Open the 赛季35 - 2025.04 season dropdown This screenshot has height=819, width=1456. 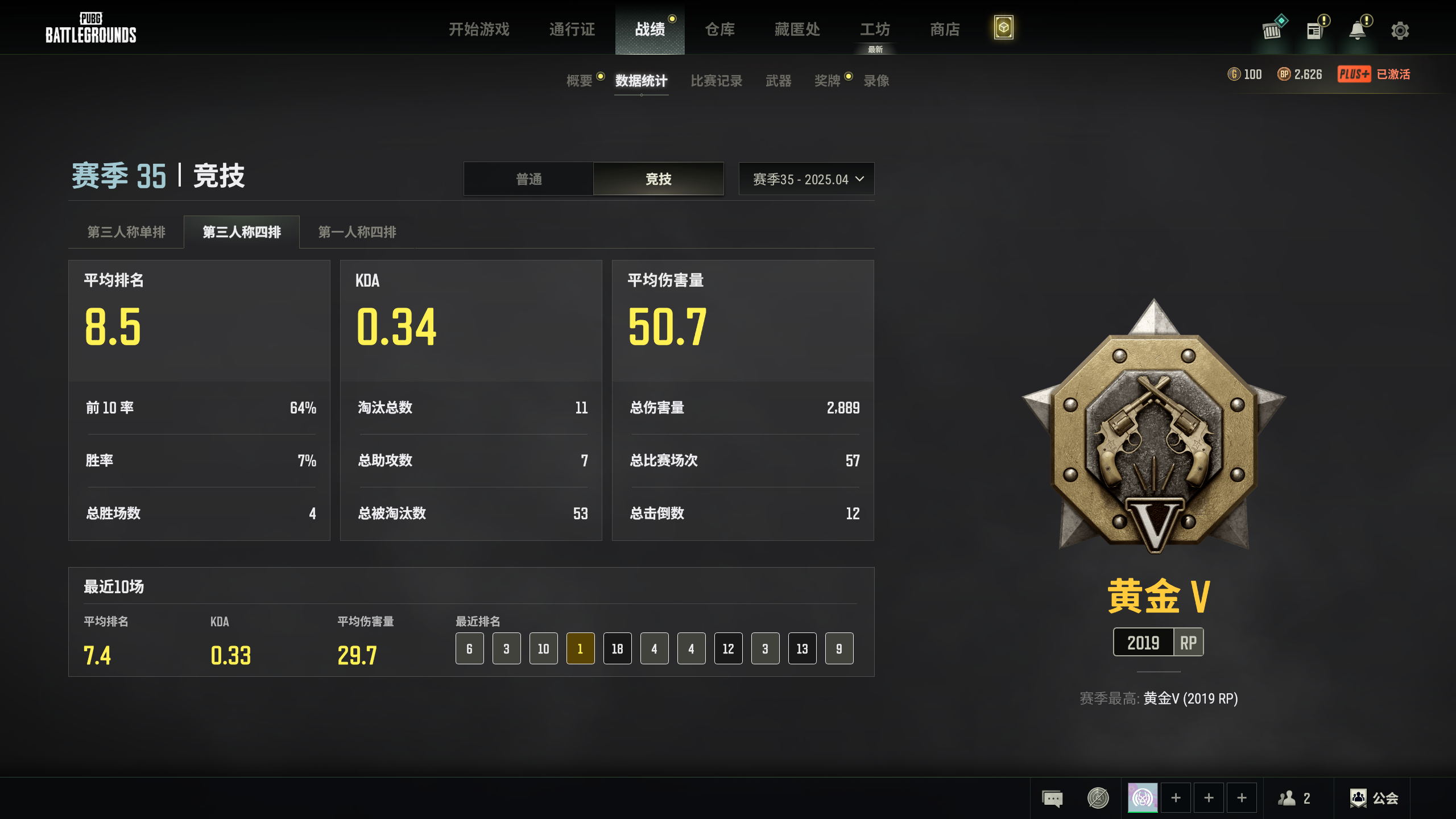[x=806, y=179]
